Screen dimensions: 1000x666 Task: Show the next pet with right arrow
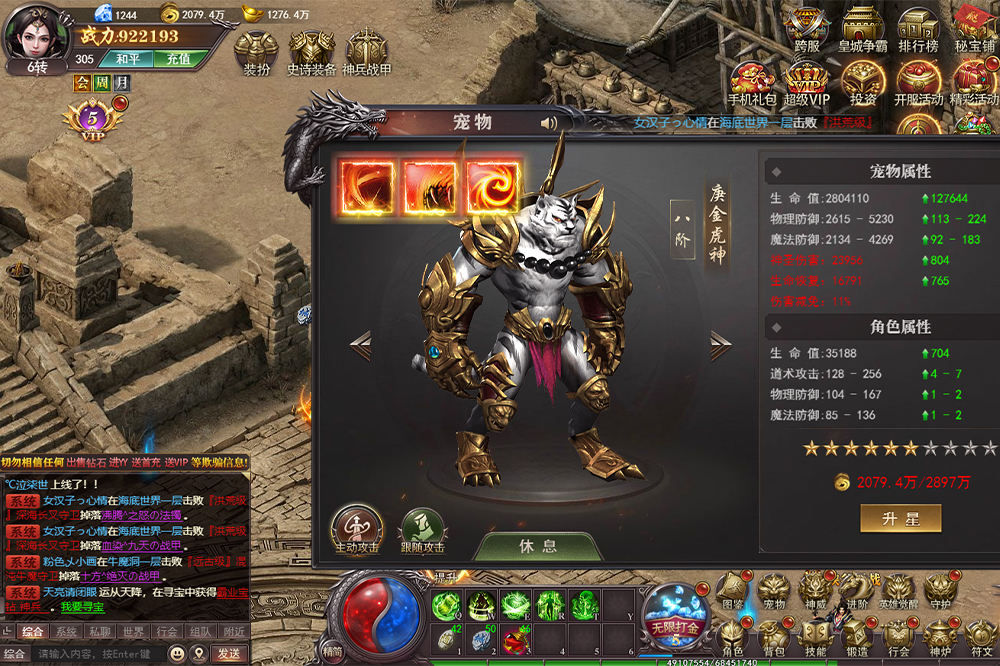(720, 347)
